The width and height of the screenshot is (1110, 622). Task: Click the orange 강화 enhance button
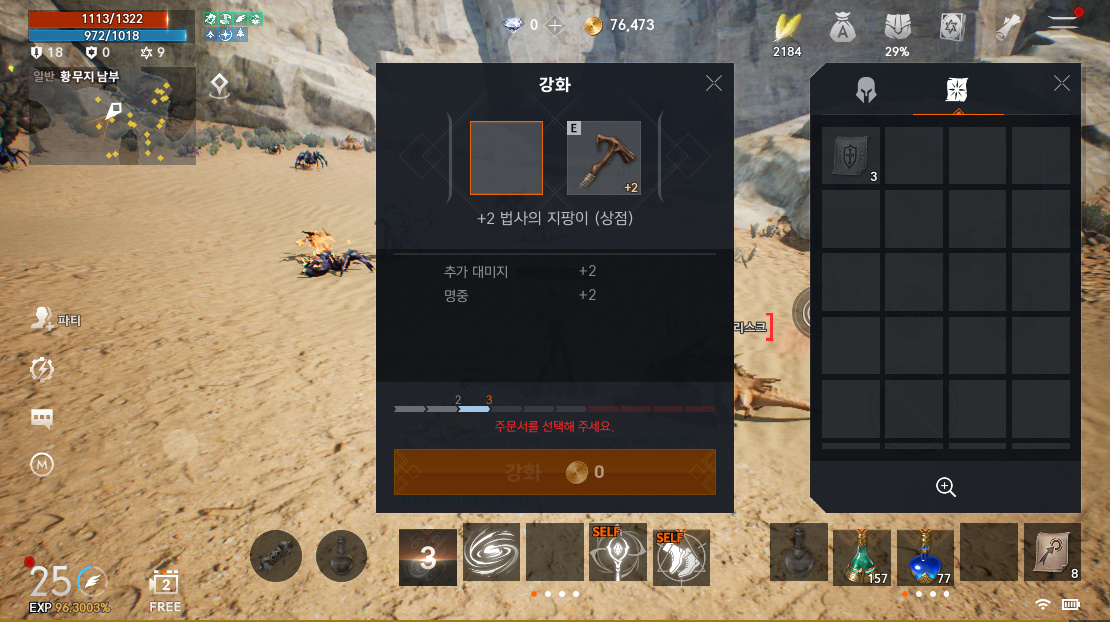pyautogui.click(x=555, y=472)
